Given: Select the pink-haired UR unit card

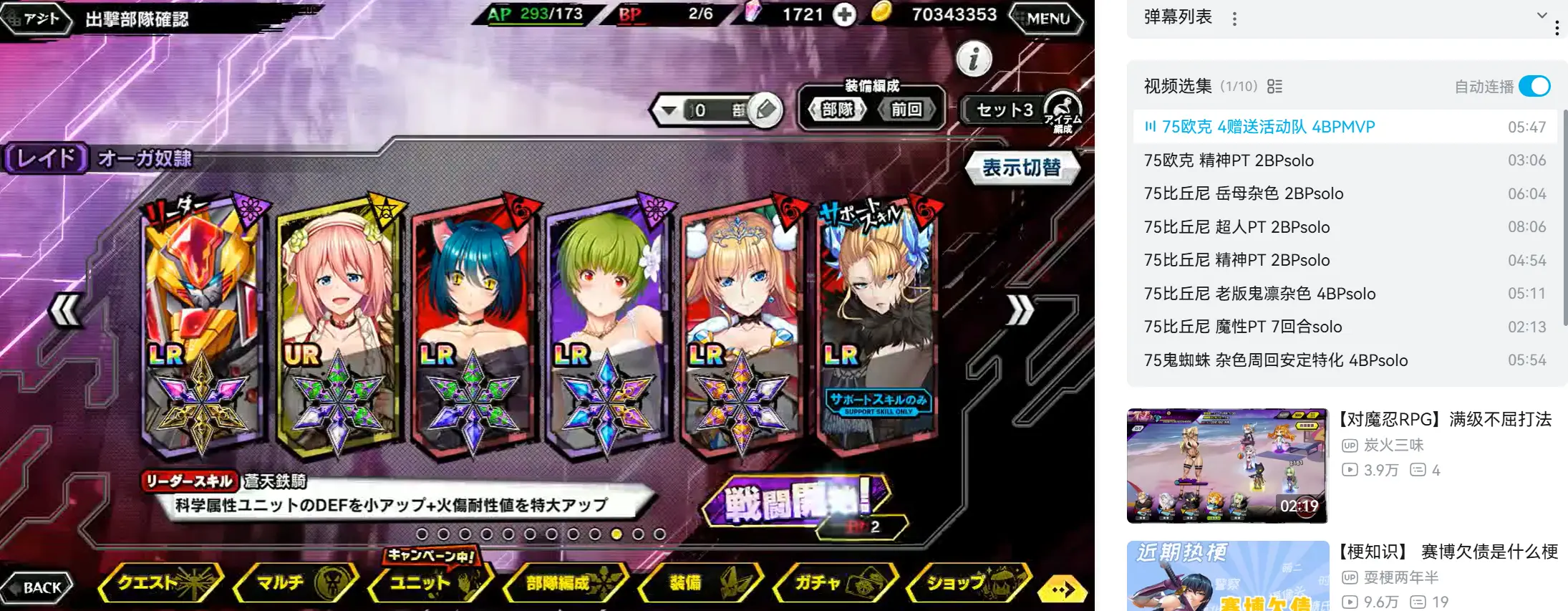Looking at the screenshot, I should (337, 322).
